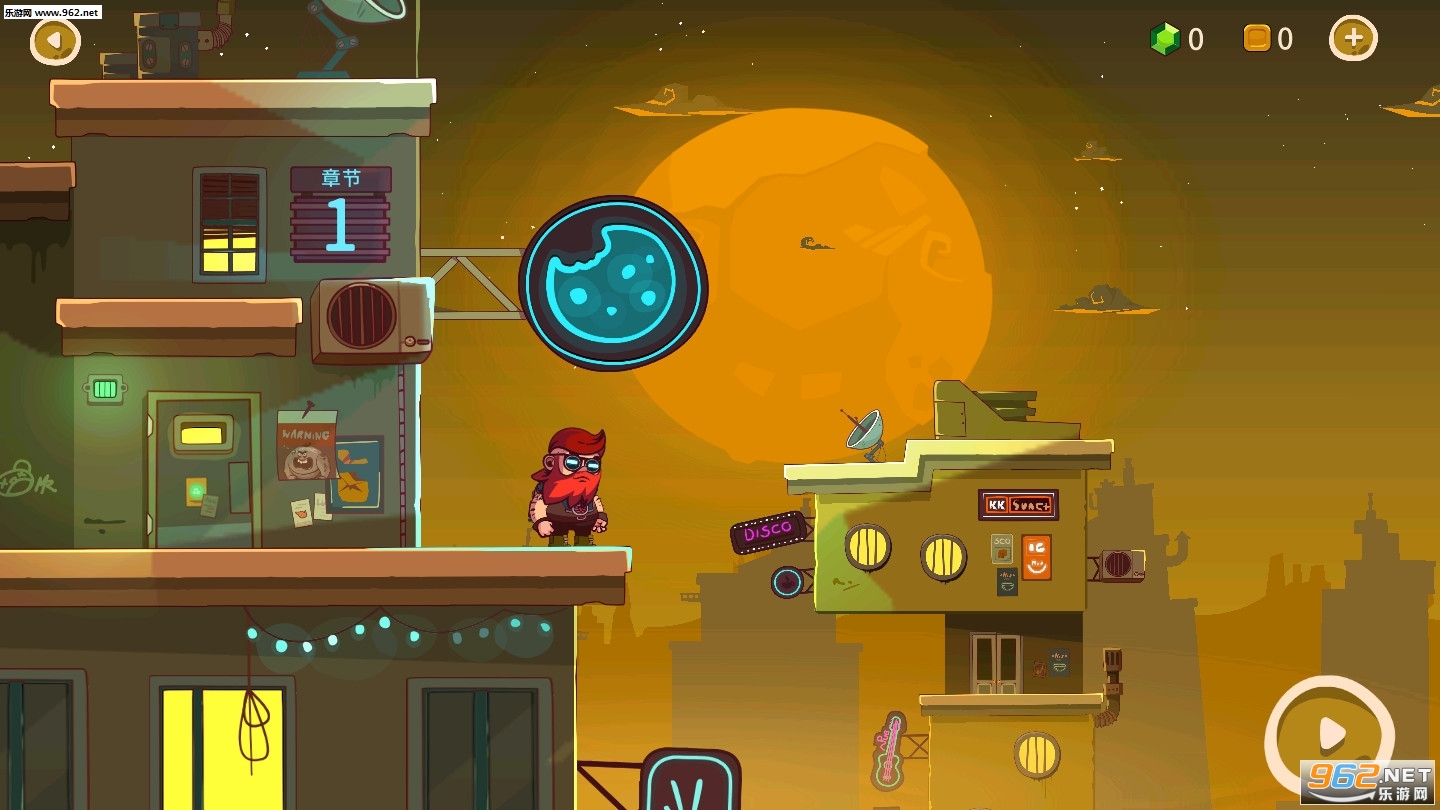Go back using the arrow button
The height and width of the screenshot is (810, 1440).
[55, 41]
